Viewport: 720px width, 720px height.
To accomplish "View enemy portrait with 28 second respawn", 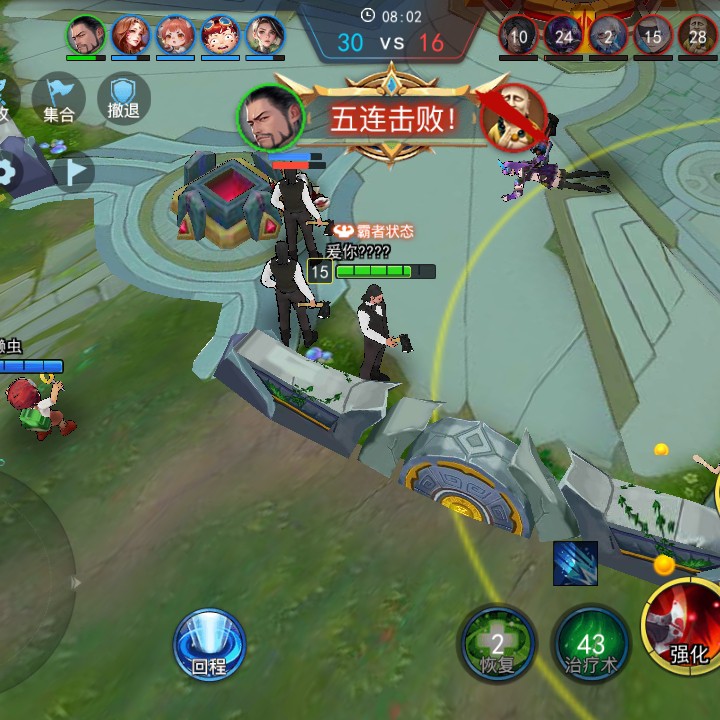I will [x=697, y=36].
